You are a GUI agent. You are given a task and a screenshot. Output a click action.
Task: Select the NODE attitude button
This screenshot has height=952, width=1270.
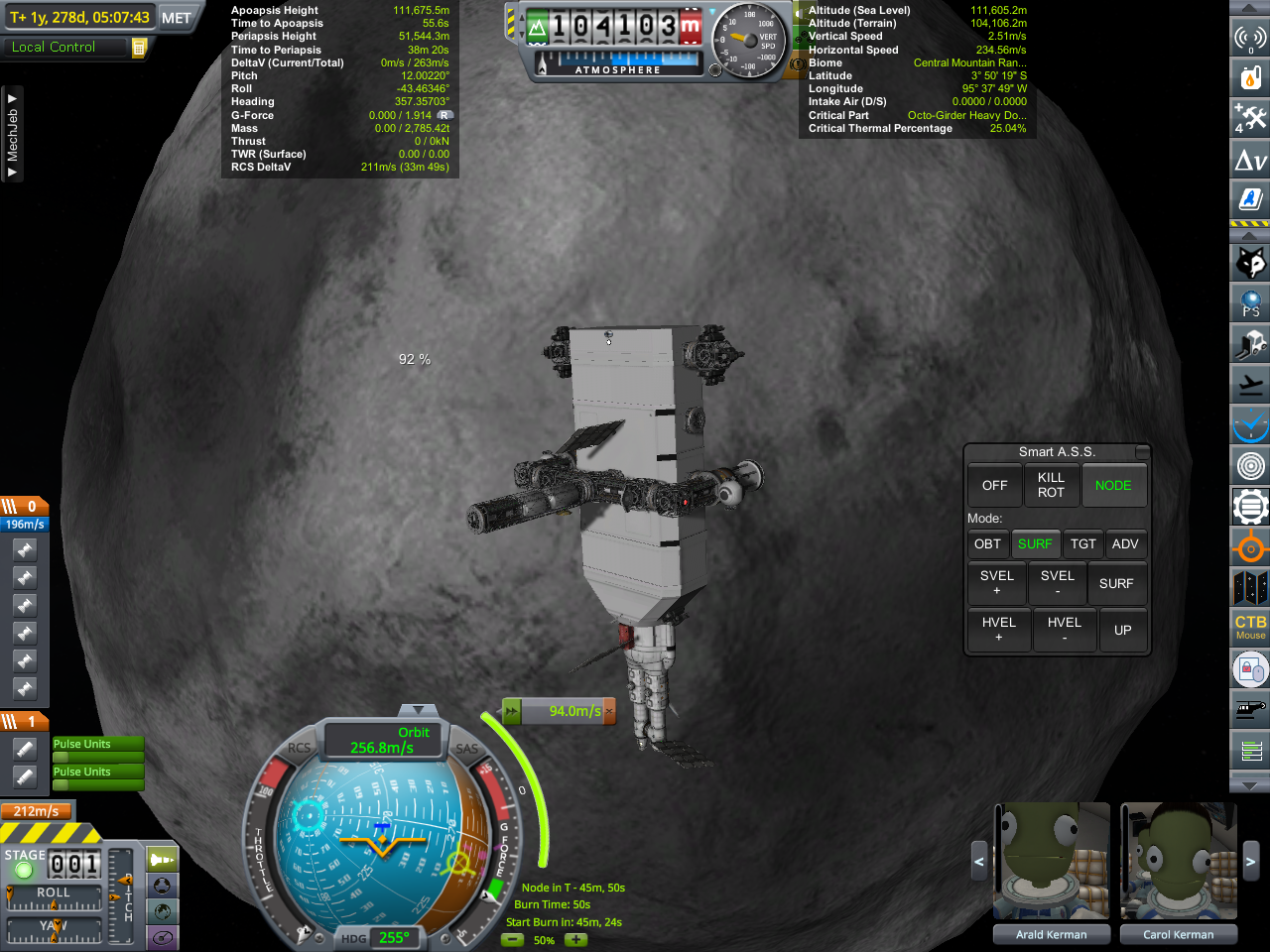(1113, 486)
